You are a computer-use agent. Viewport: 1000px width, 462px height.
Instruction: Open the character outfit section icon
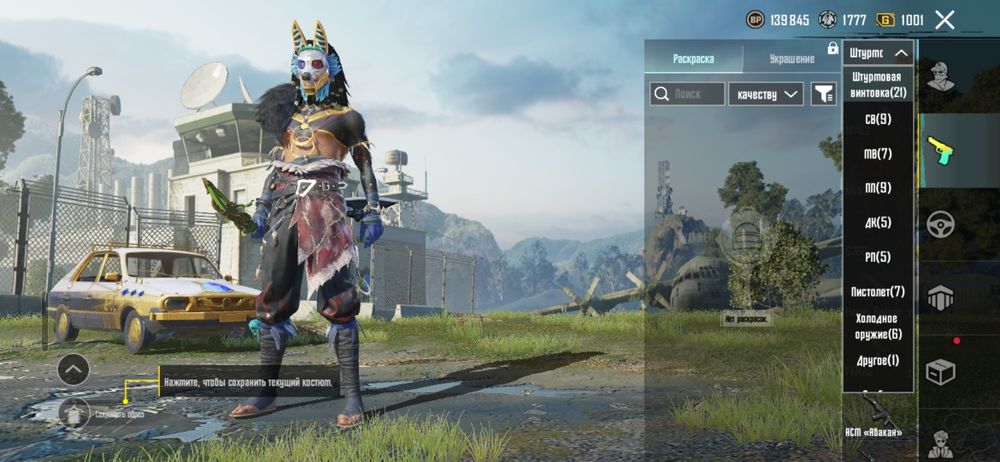click(x=940, y=76)
